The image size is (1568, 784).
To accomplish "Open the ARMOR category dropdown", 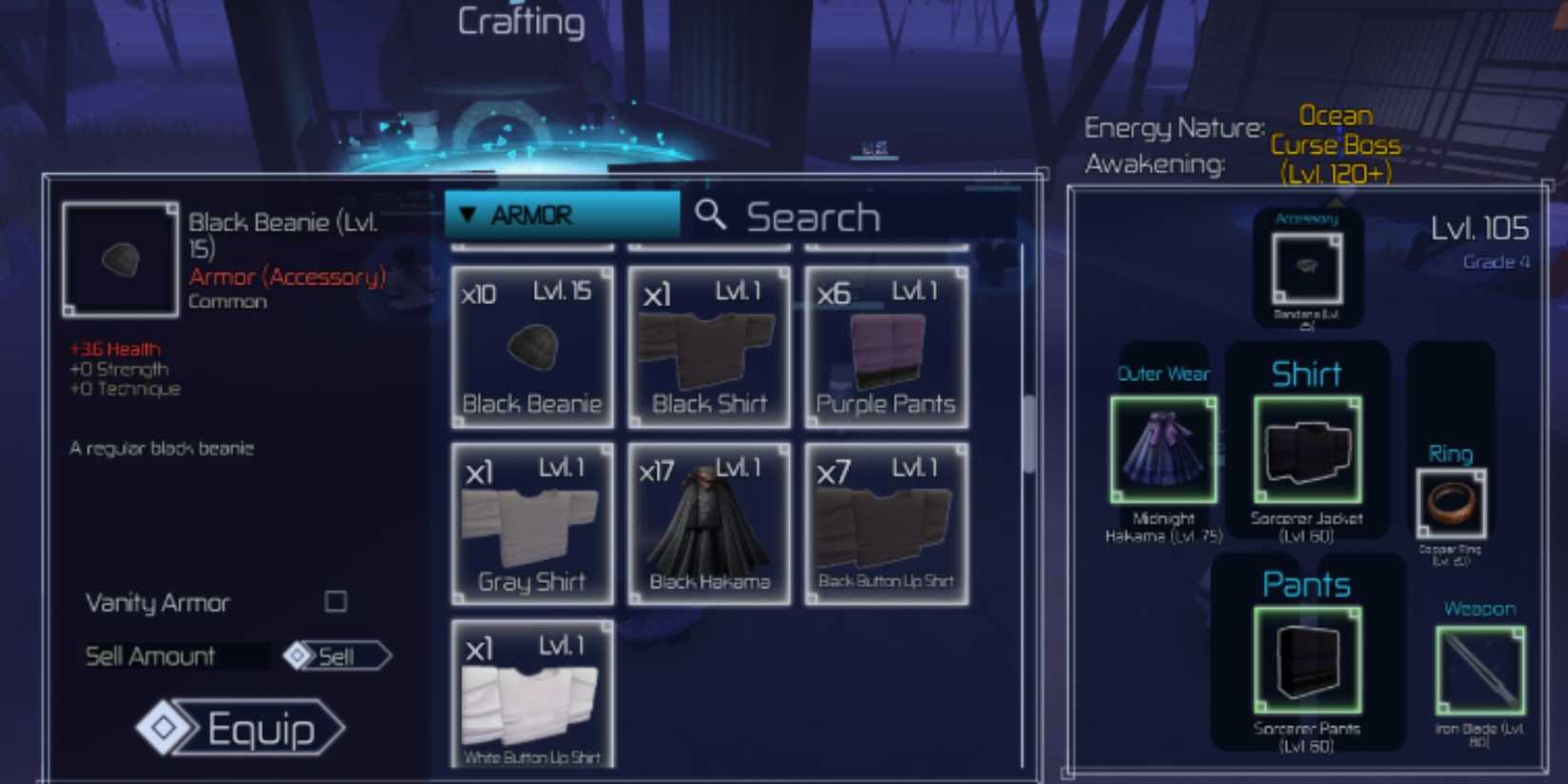I will point(561,215).
